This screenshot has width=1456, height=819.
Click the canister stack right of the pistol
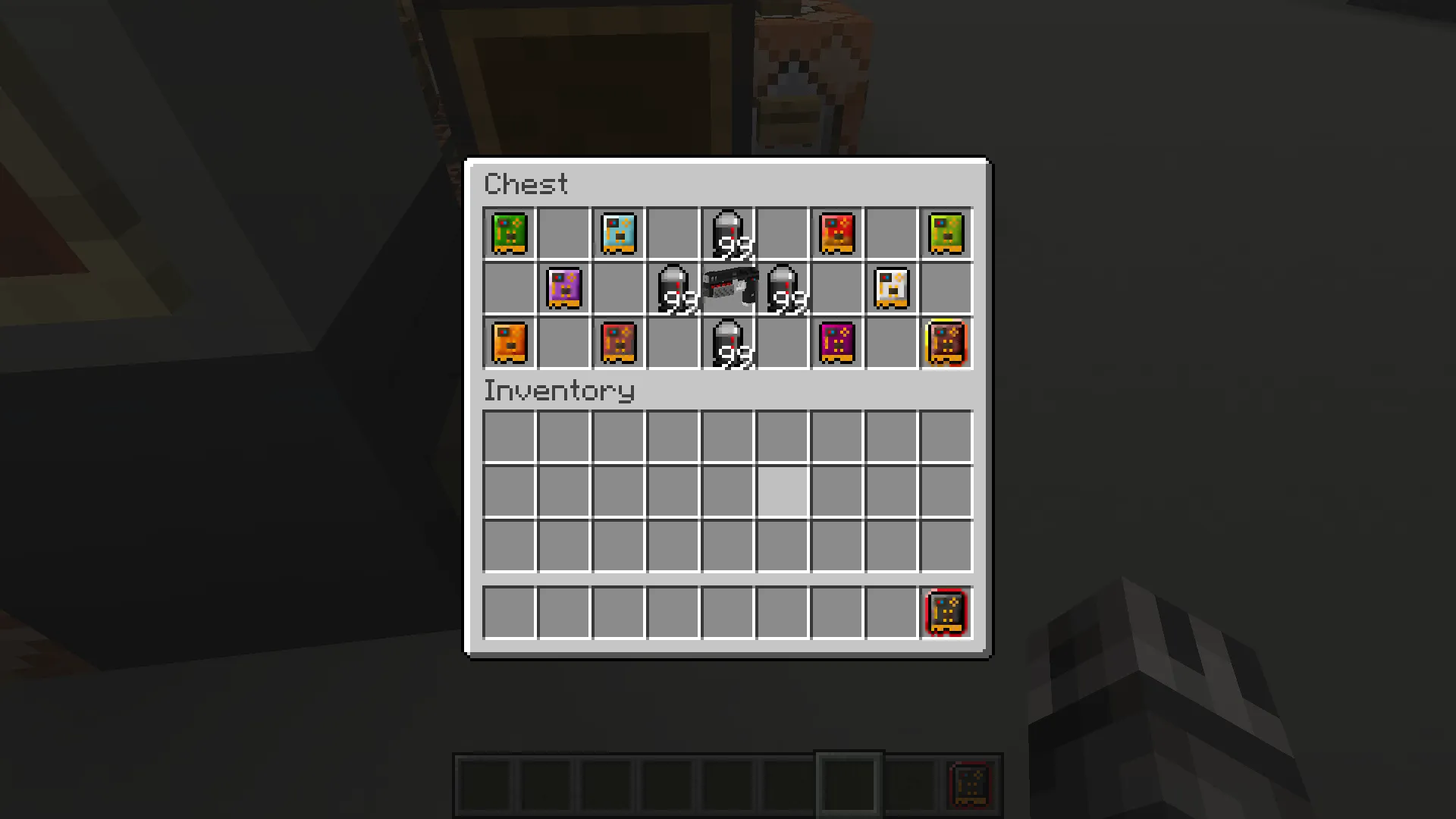coord(781,288)
